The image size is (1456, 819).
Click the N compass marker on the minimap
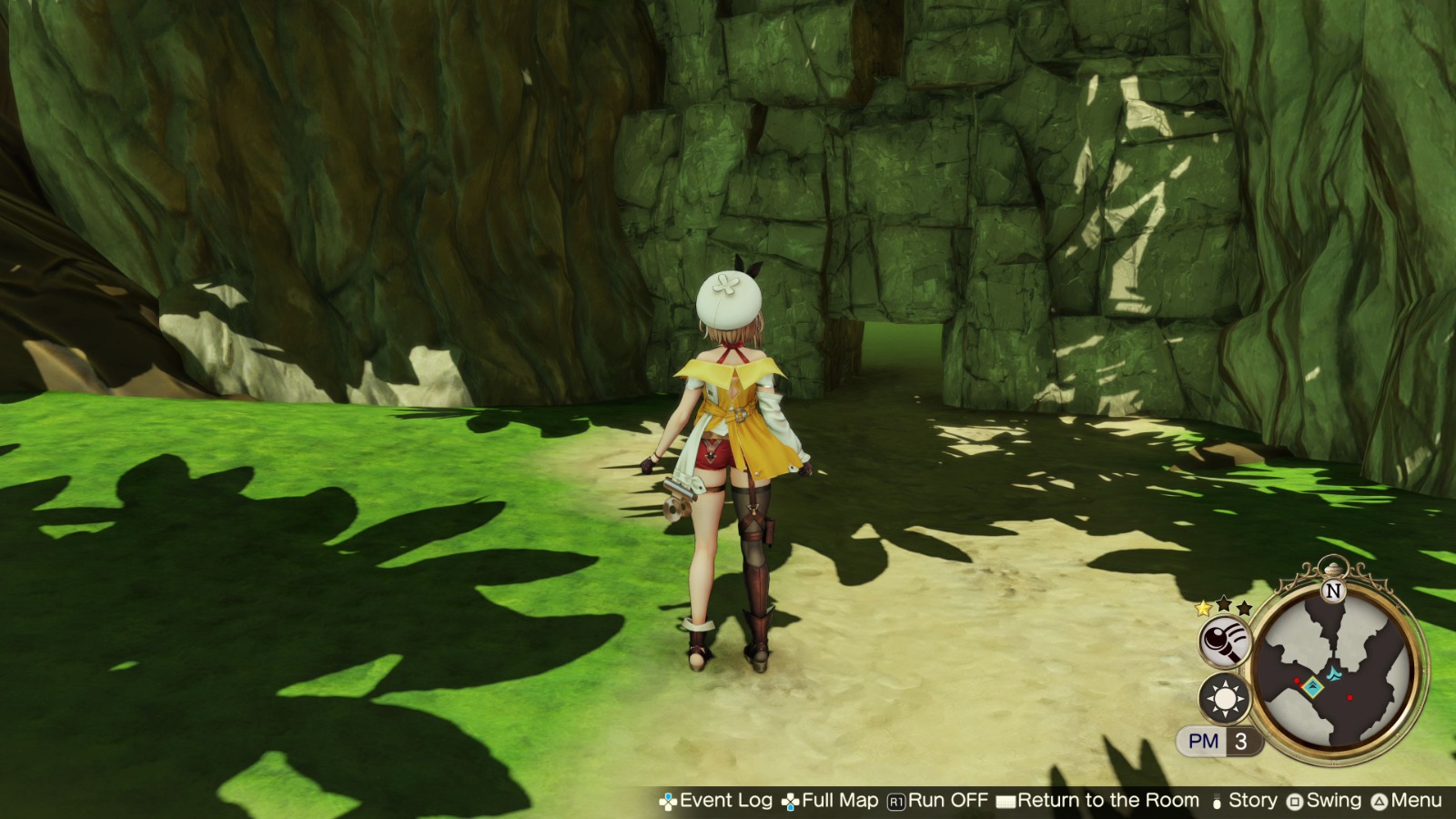1332,591
